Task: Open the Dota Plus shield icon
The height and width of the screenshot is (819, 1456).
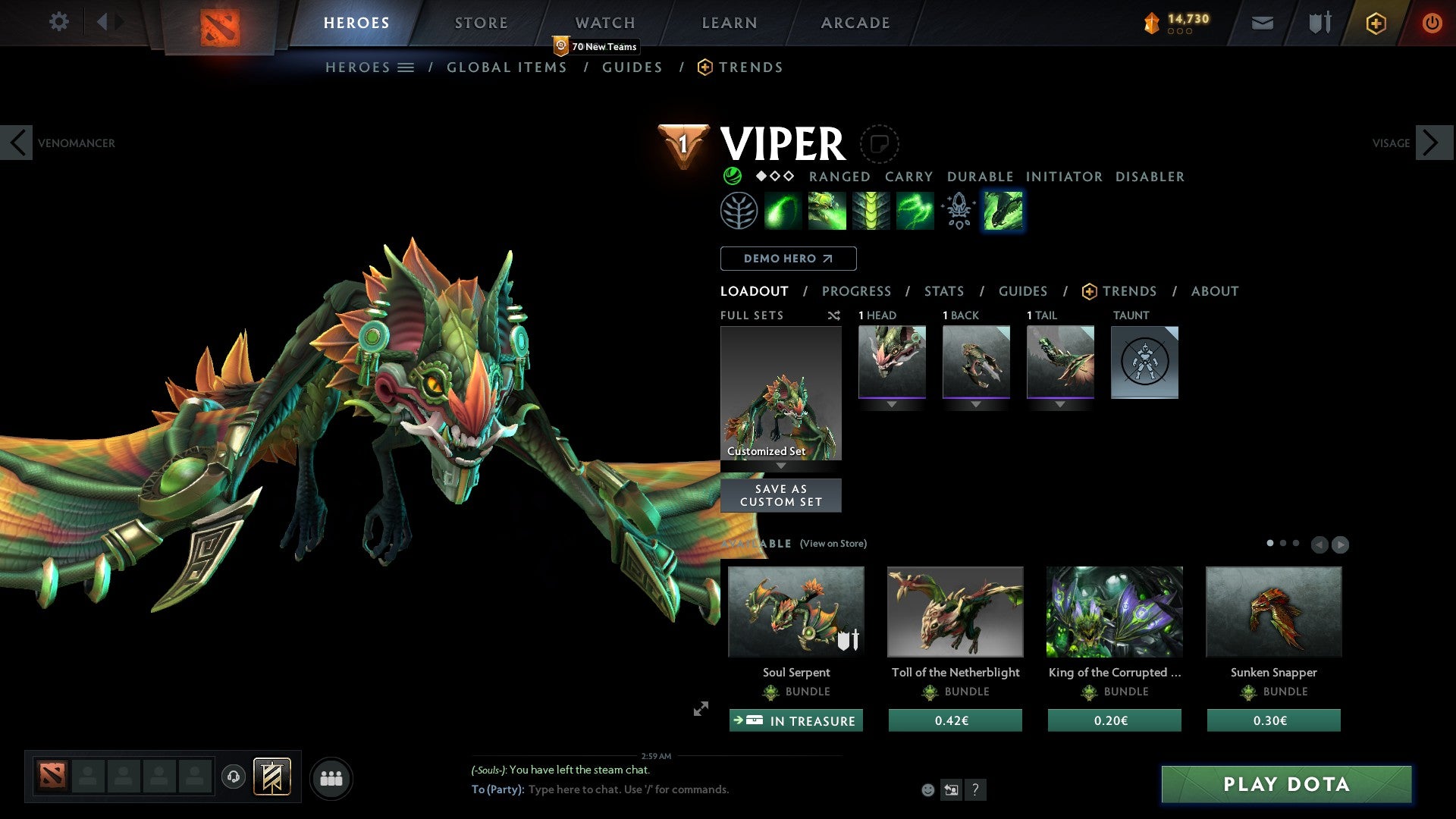Action: tap(1375, 23)
